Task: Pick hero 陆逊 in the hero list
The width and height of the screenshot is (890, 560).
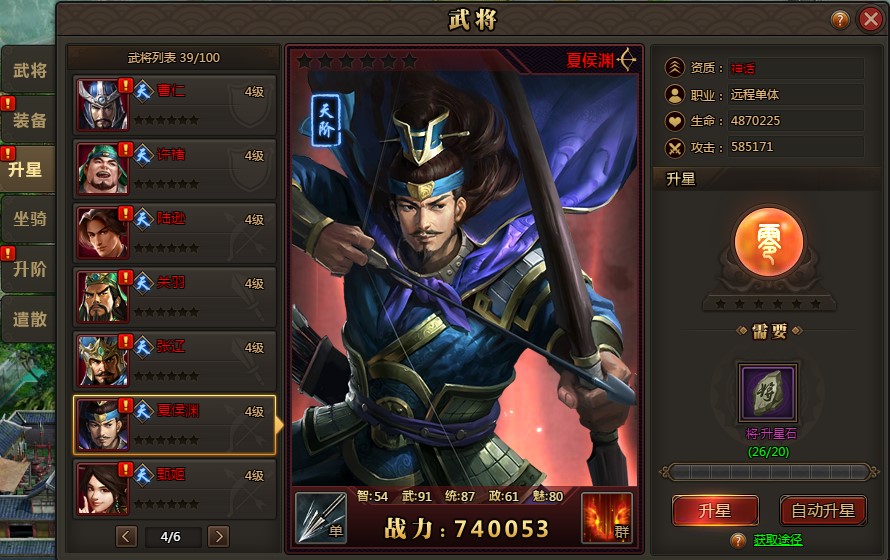Action: [x=175, y=232]
